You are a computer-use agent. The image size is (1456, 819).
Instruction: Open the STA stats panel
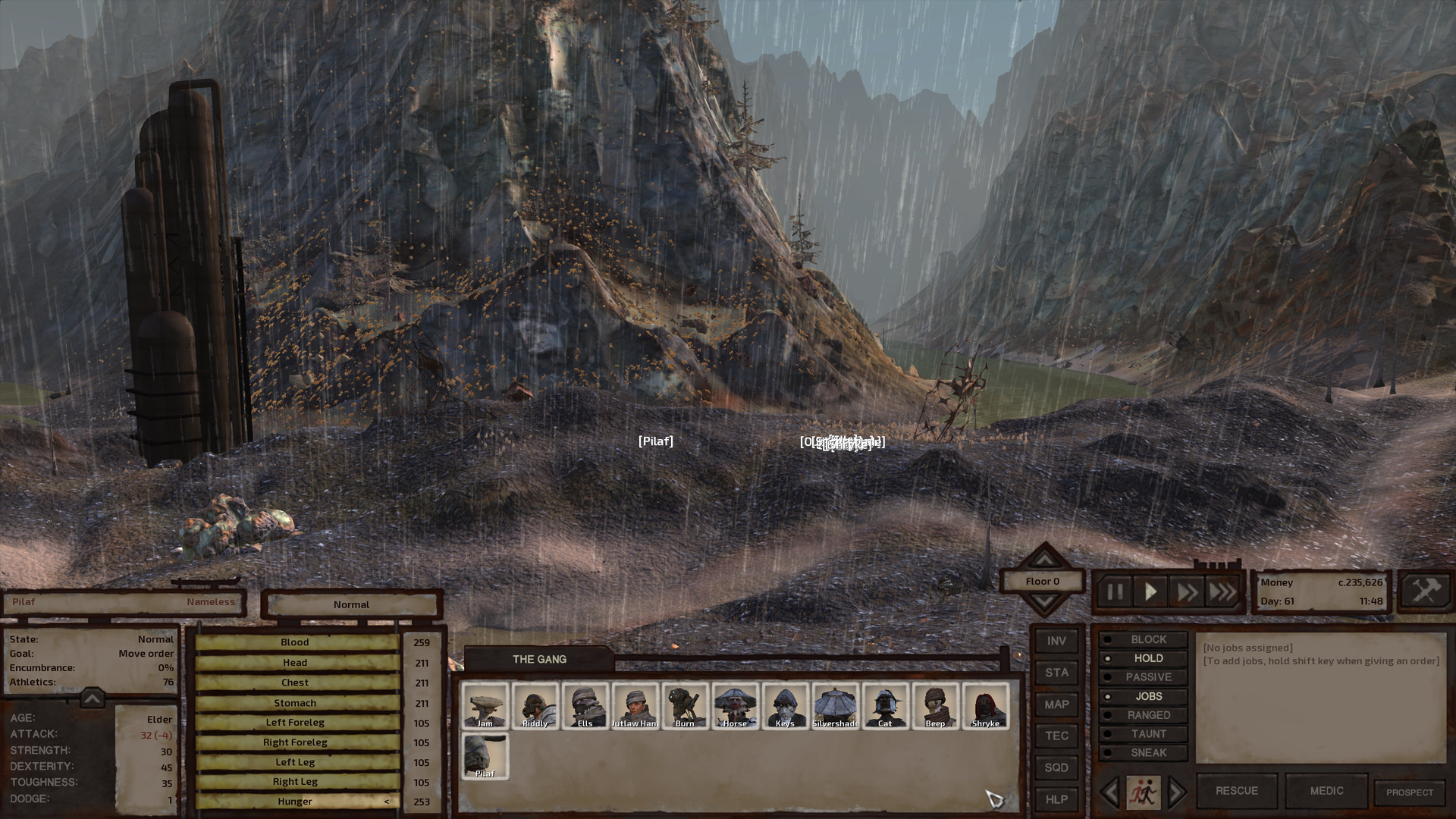click(1056, 672)
